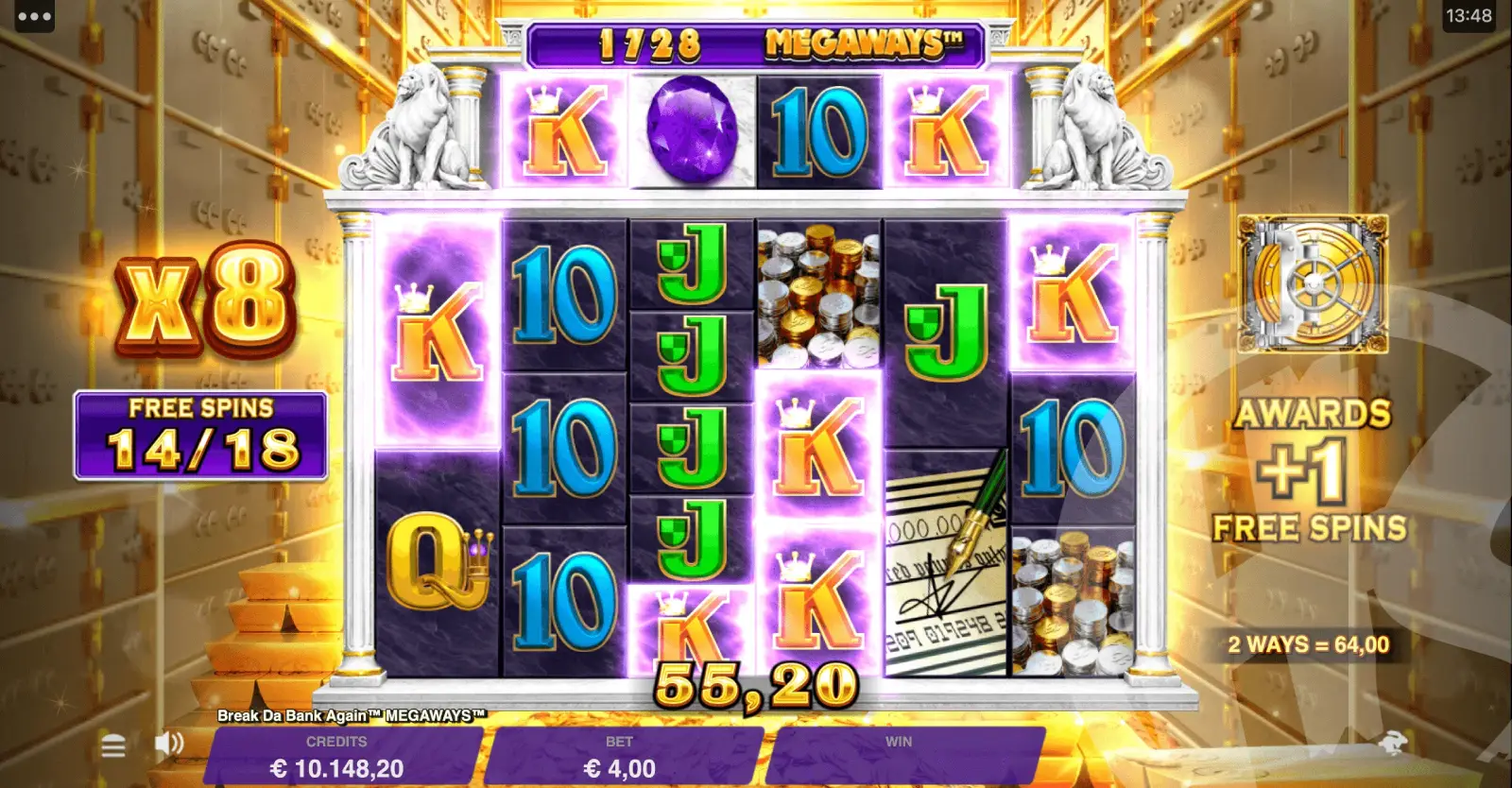1512x788 pixels.
Task: Open the BET amount panel
Action: coord(620,757)
